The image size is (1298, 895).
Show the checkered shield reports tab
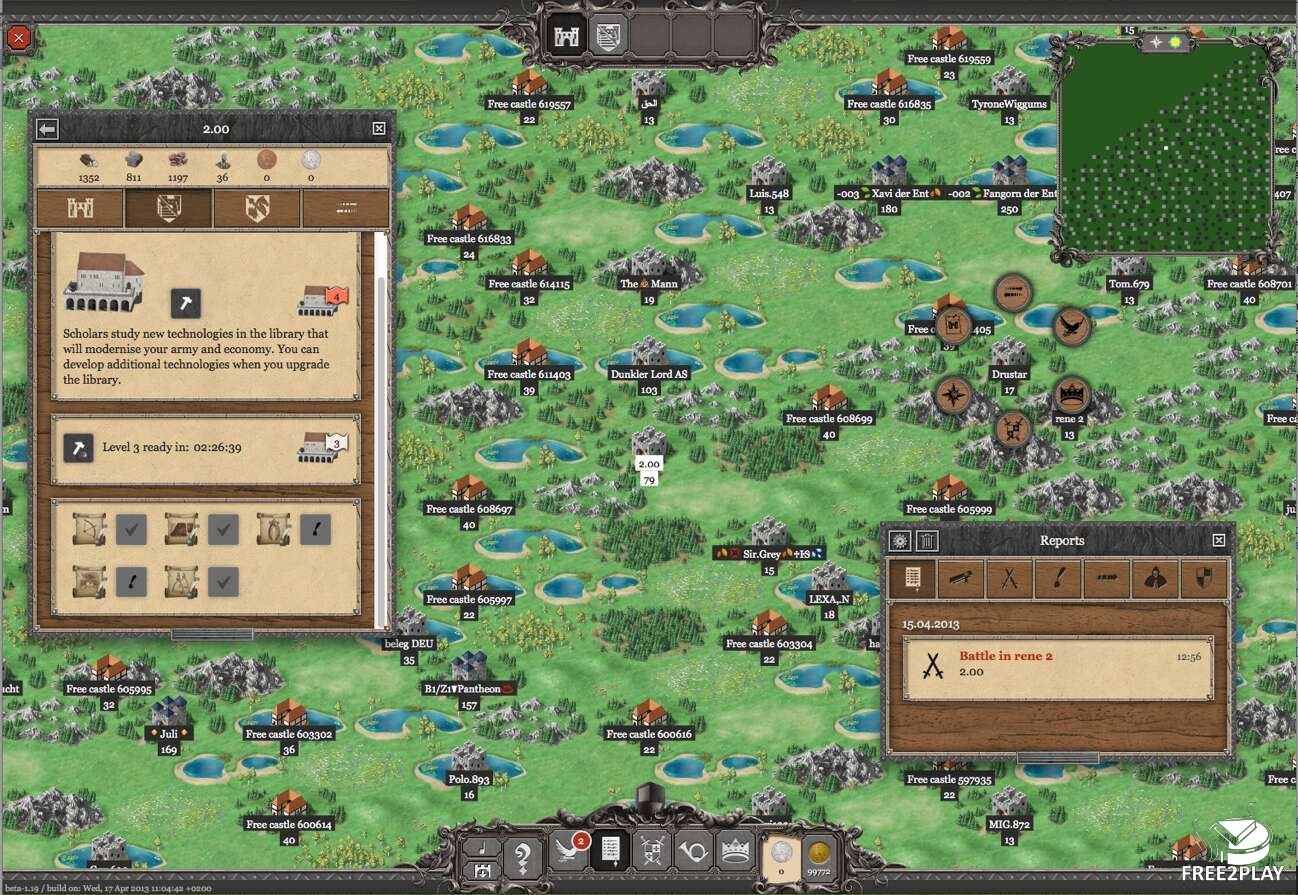pos(1203,578)
